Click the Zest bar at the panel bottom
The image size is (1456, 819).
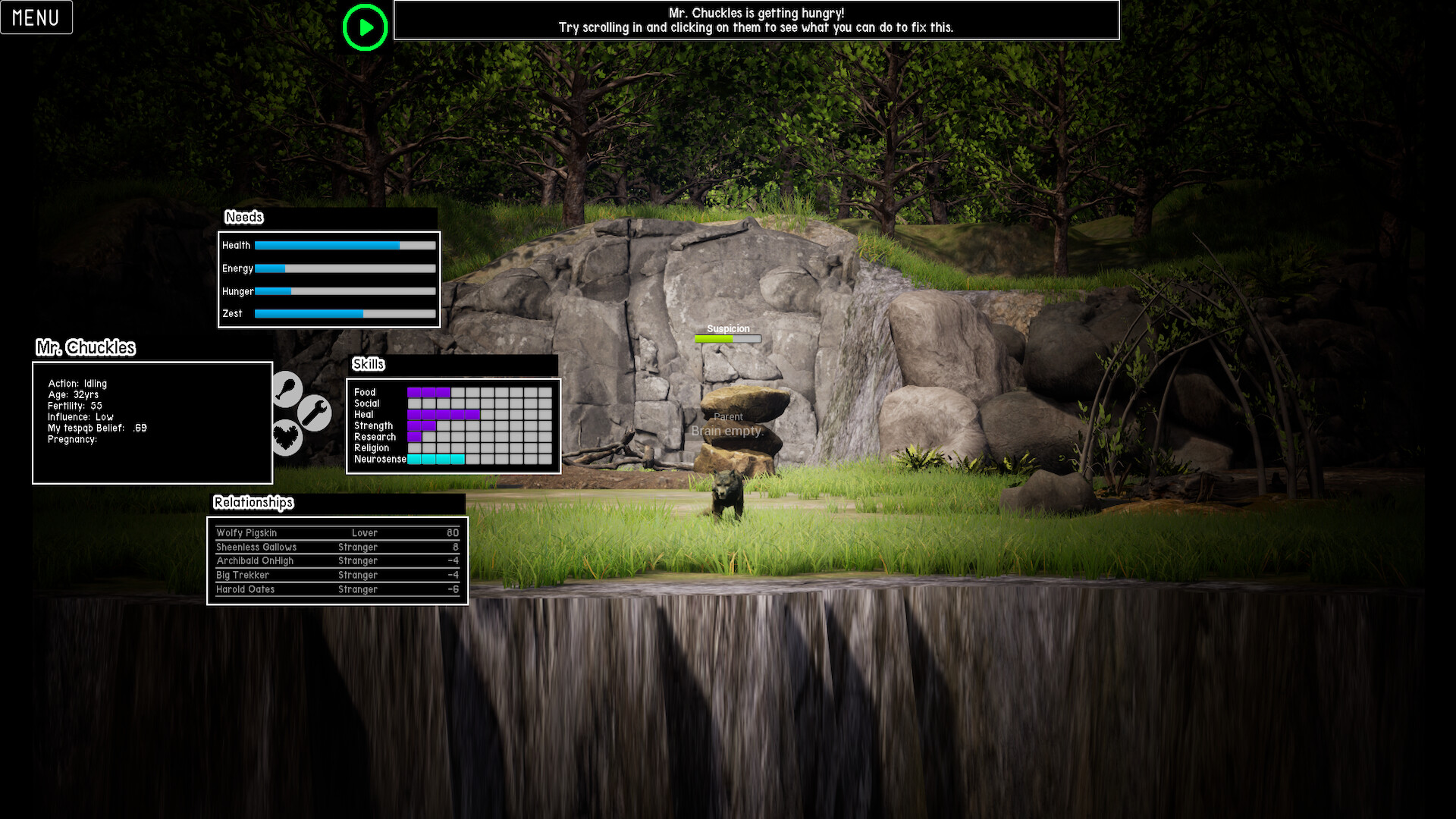tap(345, 313)
